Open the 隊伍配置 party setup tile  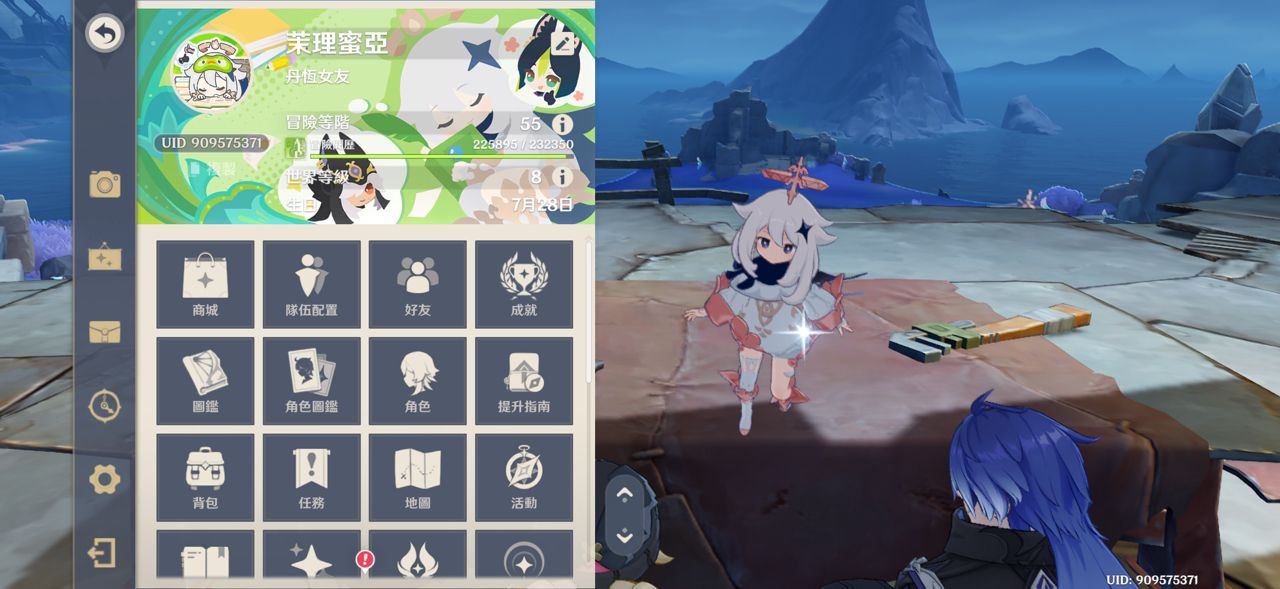point(311,284)
